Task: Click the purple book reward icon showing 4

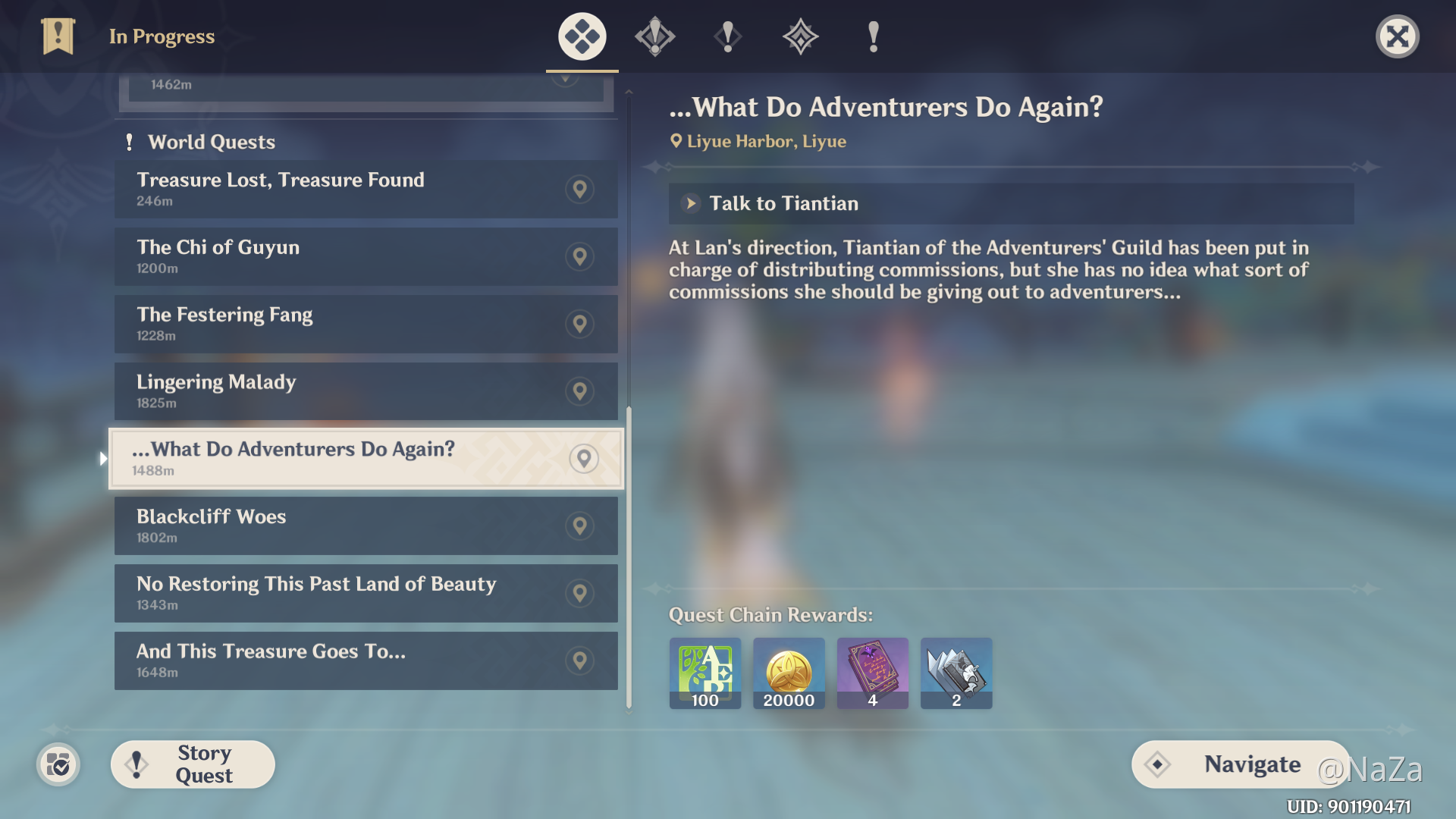Action: [872, 673]
